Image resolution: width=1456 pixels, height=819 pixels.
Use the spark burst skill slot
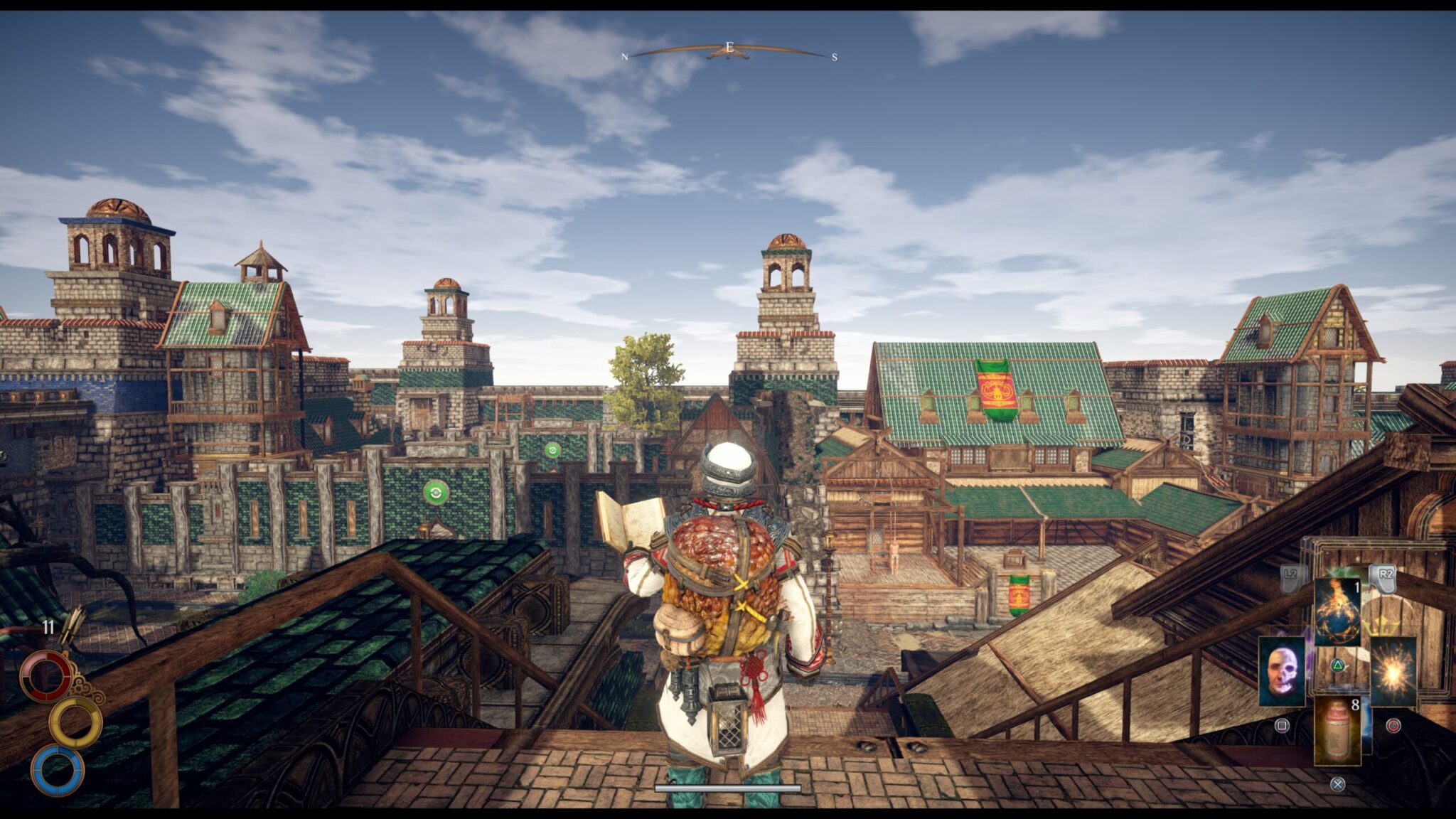click(1393, 671)
